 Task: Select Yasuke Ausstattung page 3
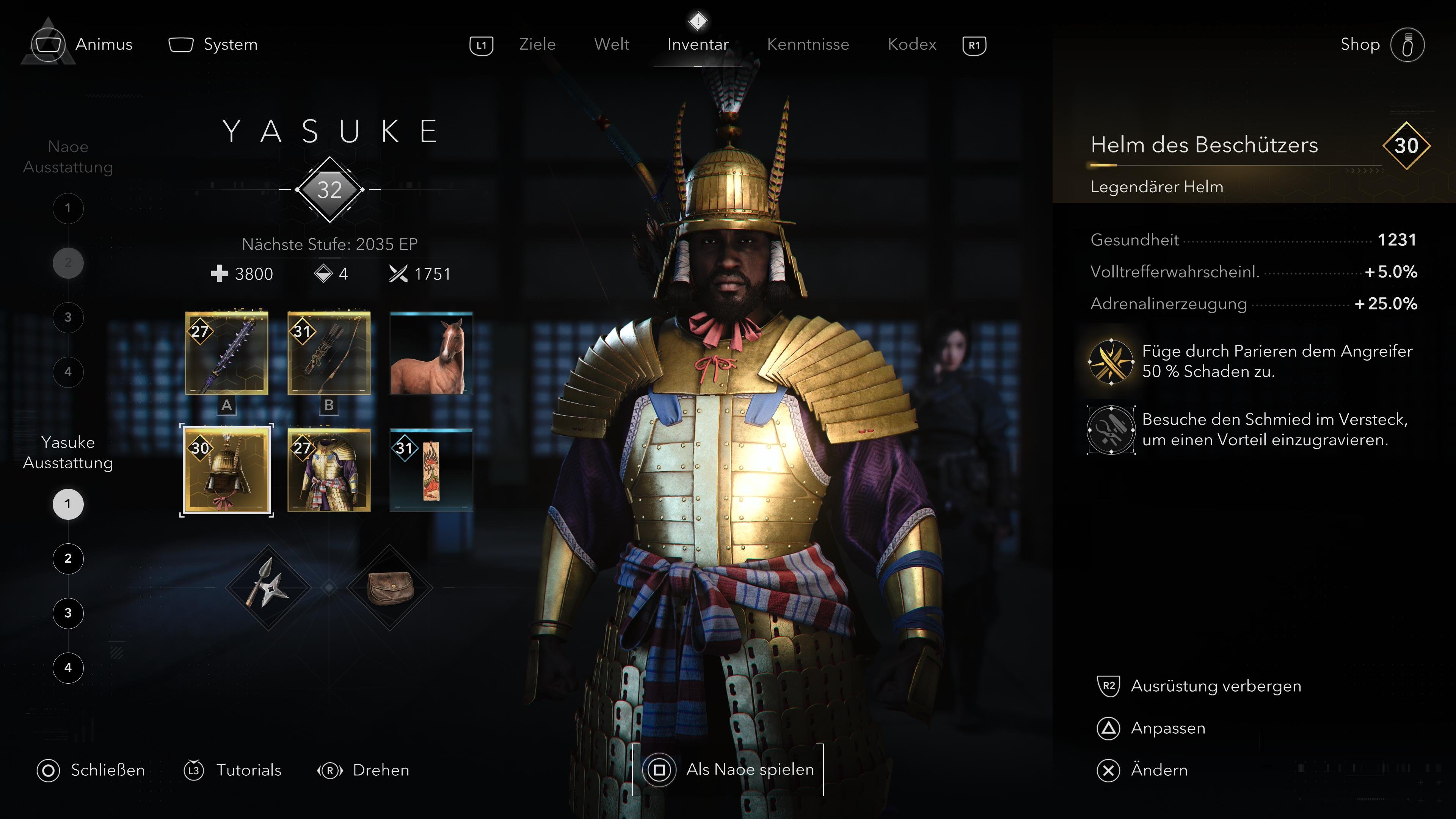pyautogui.click(x=68, y=613)
